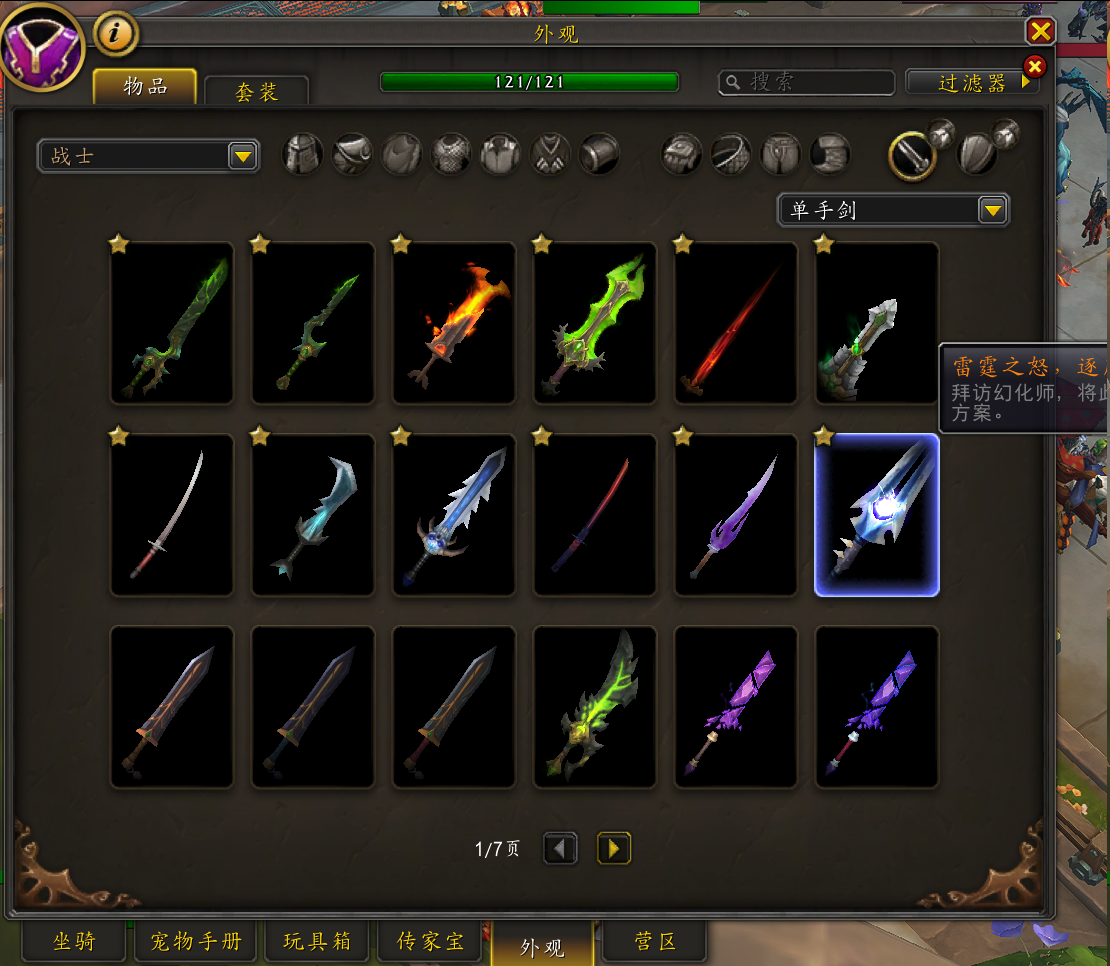
Task: Open the 营区 camp tab
Action: point(655,941)
